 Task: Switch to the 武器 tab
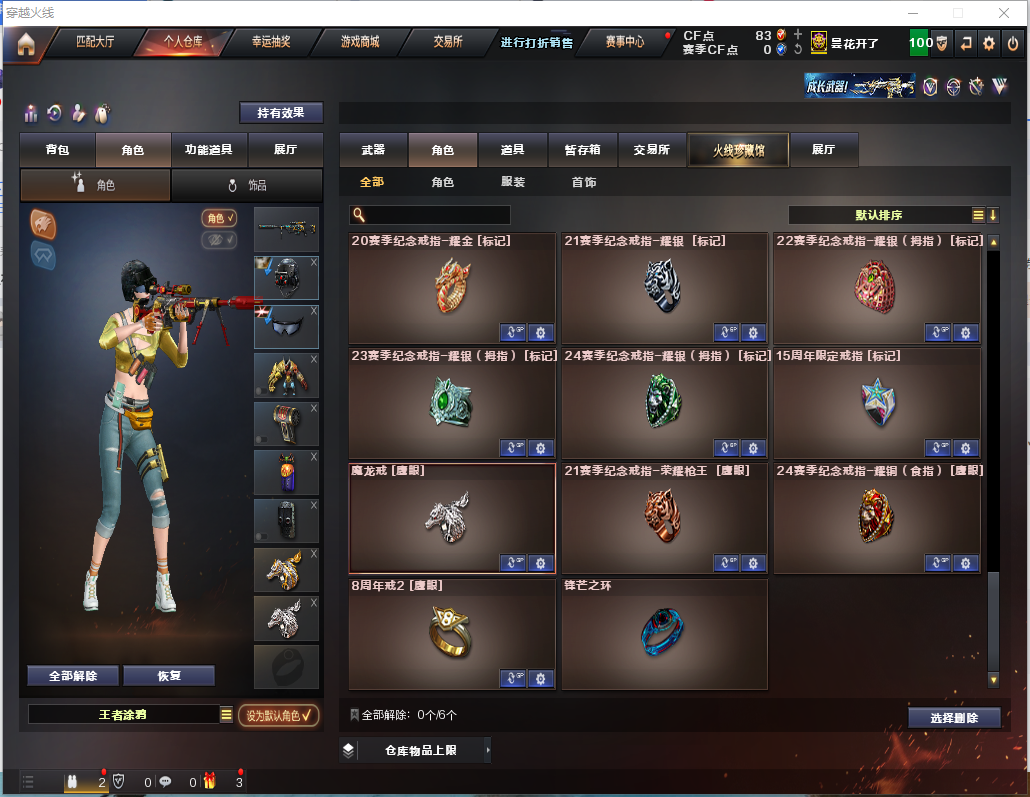pyautogui.click(x=373, y=150)
